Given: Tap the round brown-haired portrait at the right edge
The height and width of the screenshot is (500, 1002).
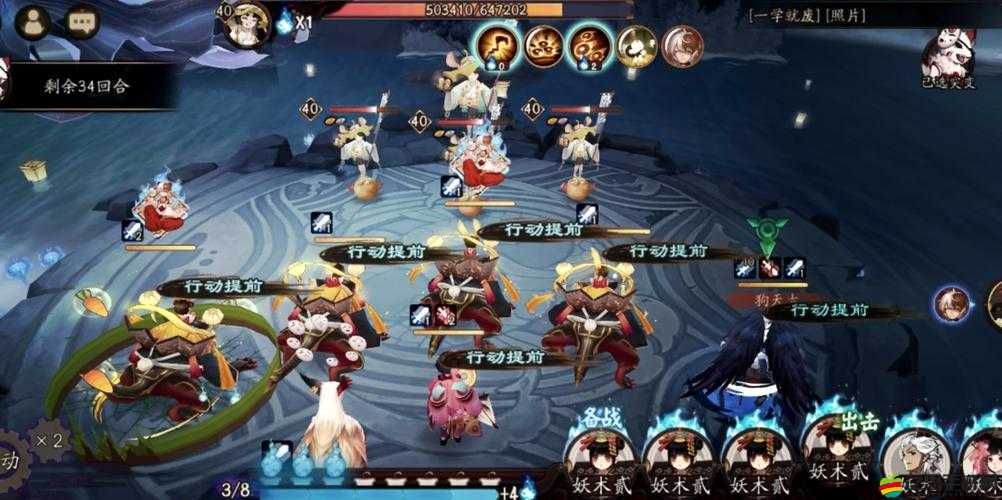Looking at the screenshot, I should pyautogui.click(x=951, y=304).
